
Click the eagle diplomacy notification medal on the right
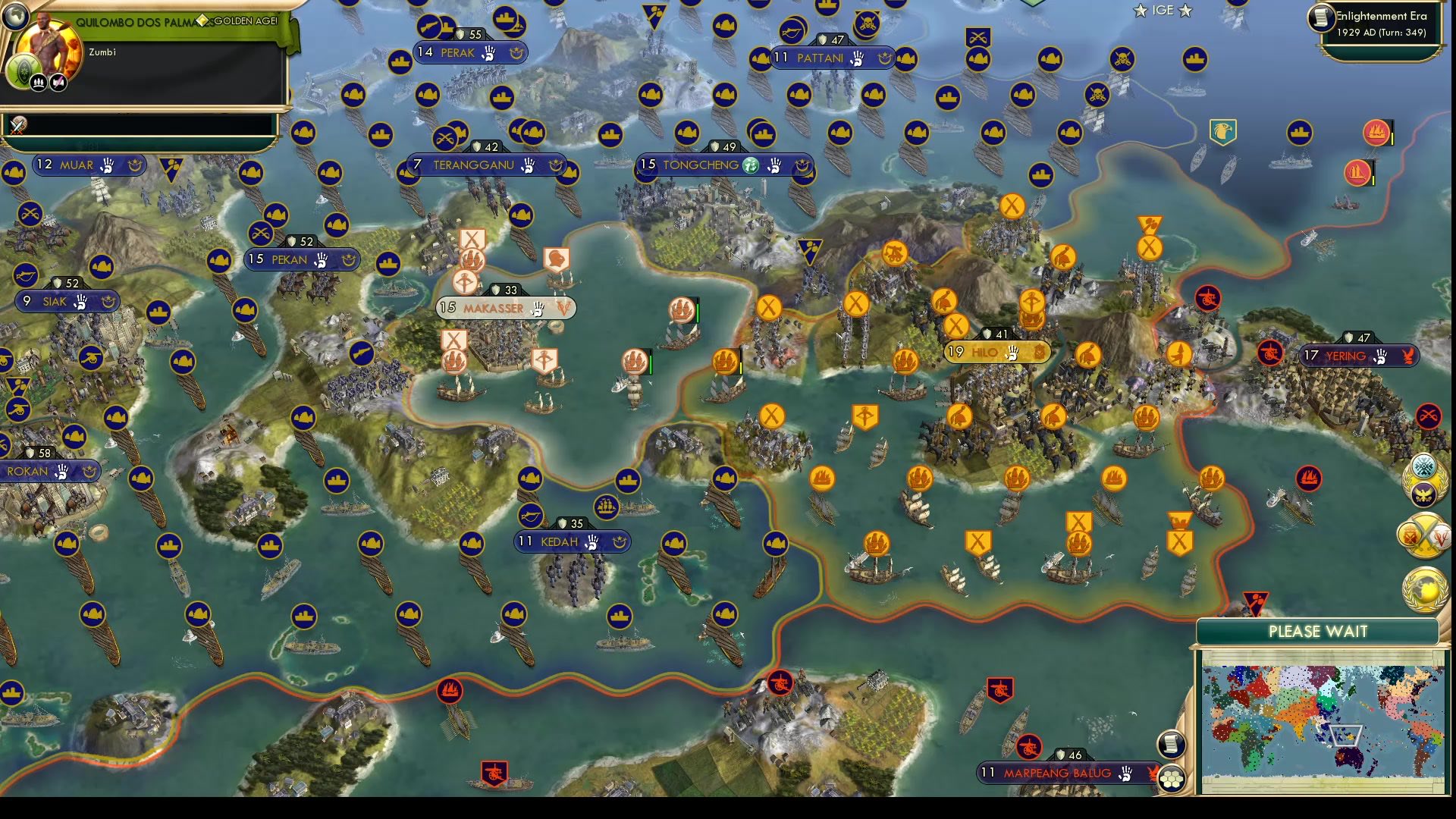[x=1422, y=495]
